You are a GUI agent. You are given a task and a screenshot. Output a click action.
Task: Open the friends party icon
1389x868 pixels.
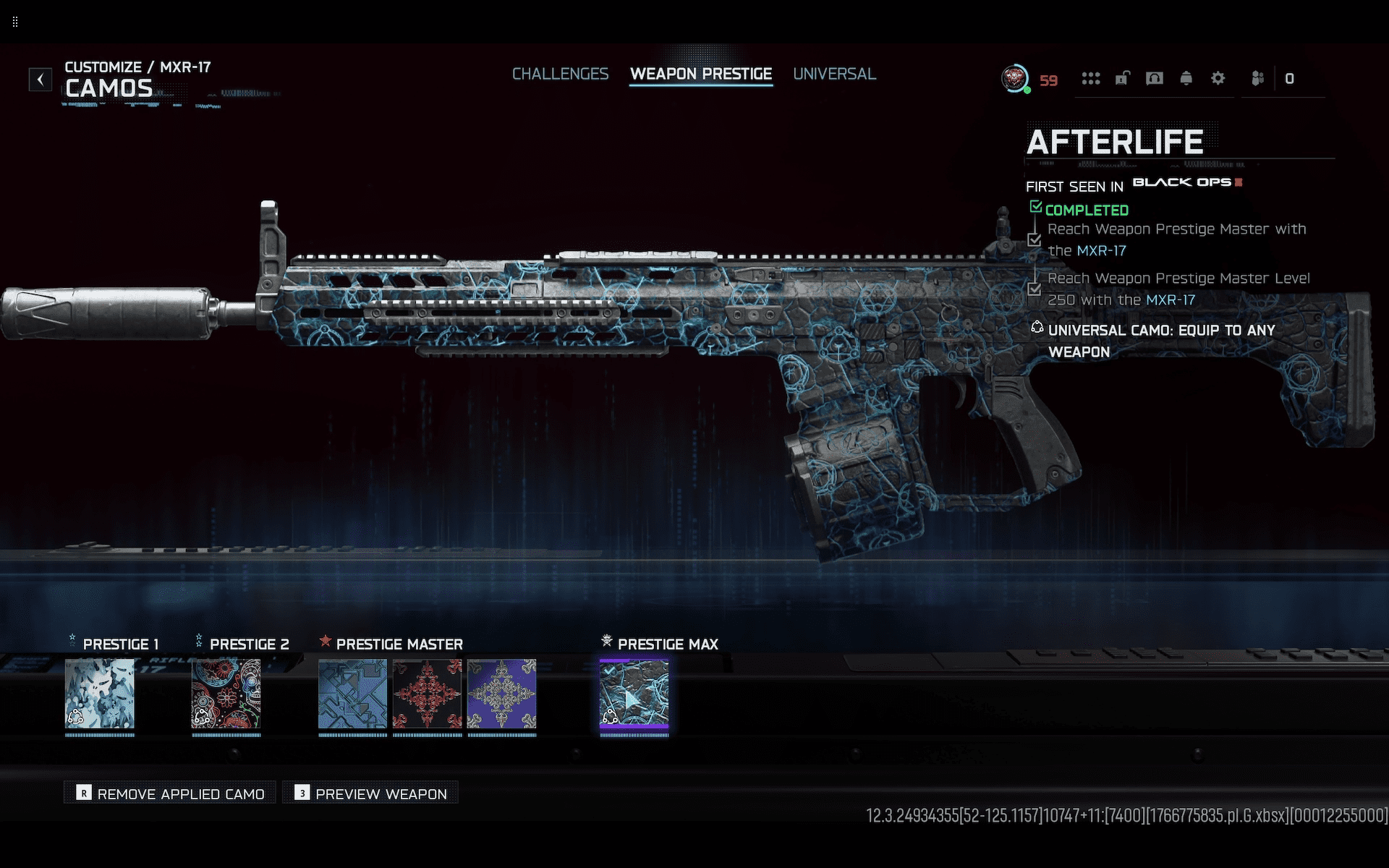[x=1257, y=78]
